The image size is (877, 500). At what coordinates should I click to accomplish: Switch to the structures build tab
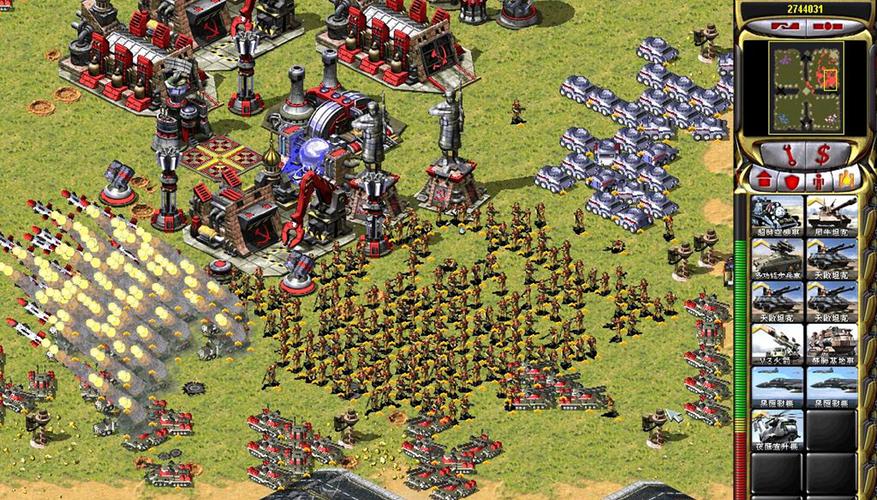761,181
